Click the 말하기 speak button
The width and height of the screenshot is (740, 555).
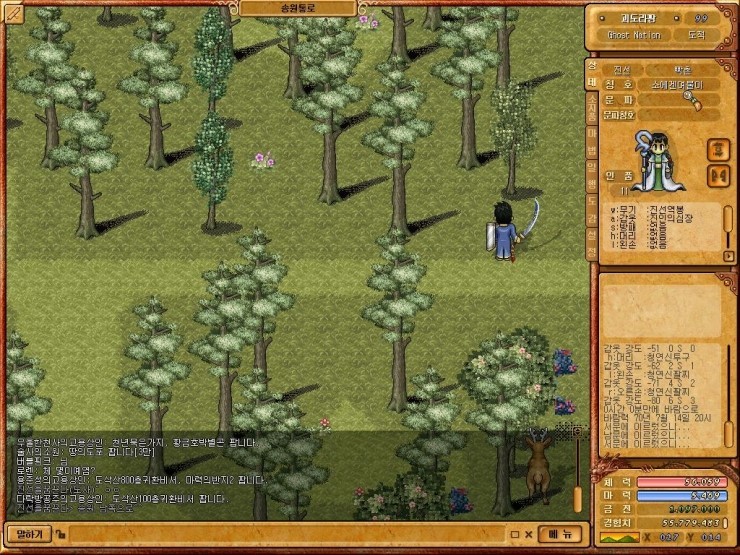[x=26, y=534]
